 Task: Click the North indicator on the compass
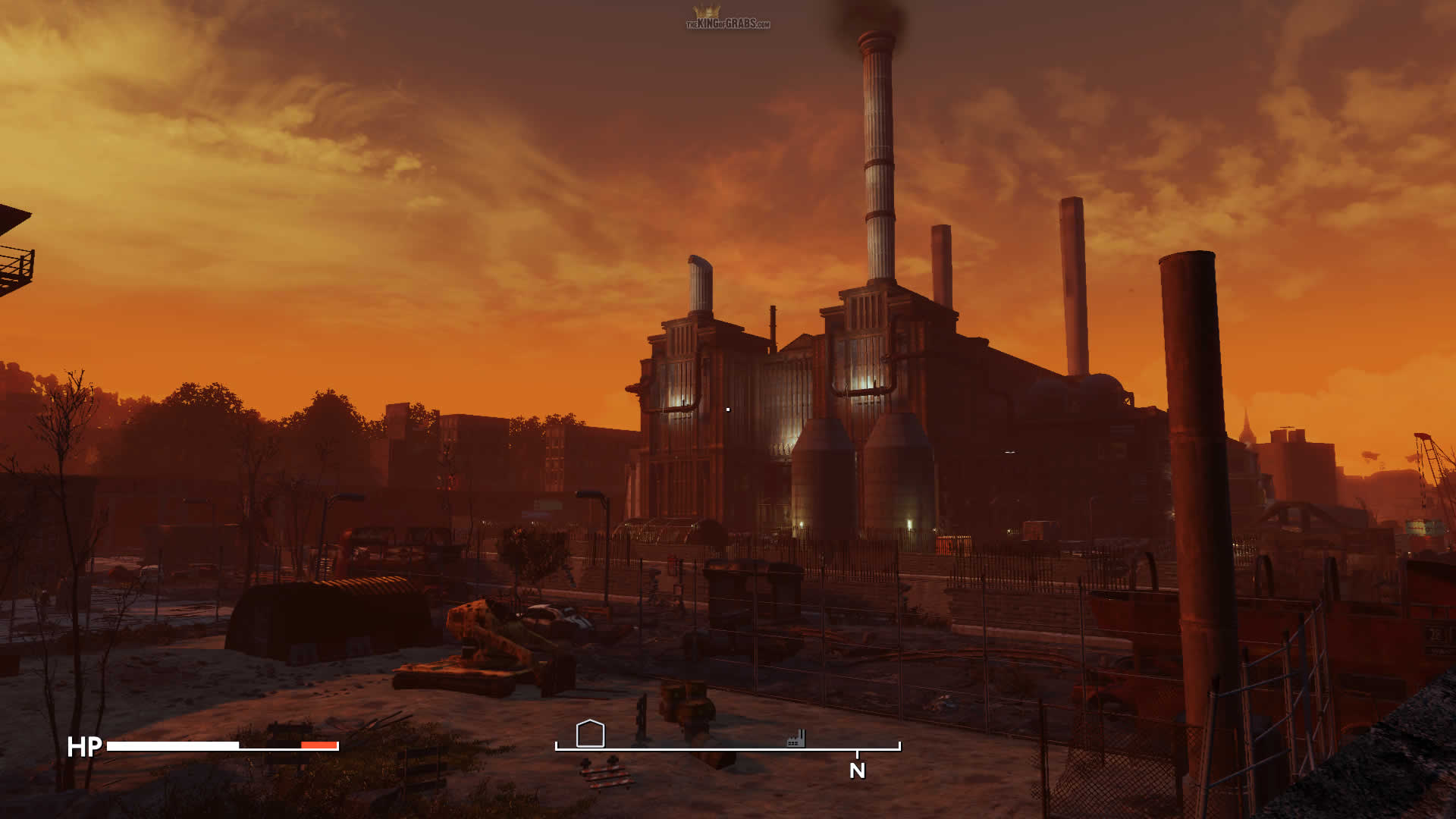pos(857,770)
